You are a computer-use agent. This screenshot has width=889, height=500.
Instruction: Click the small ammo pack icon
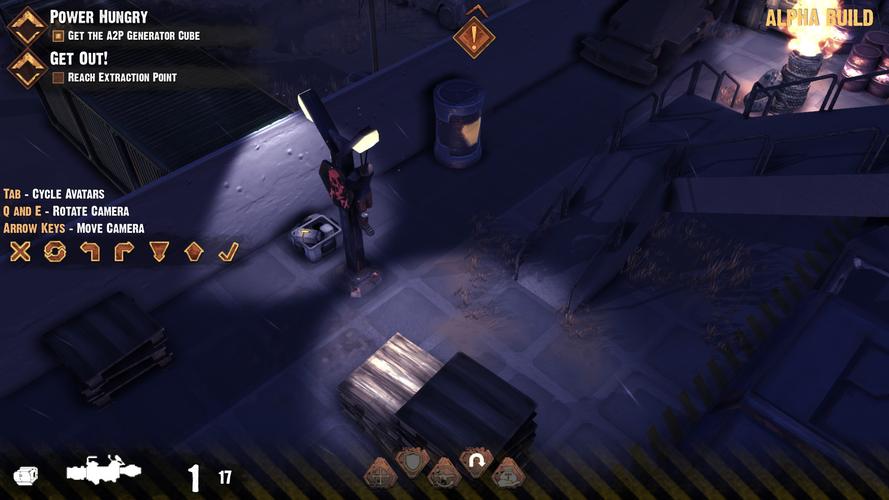coord(25,476)
